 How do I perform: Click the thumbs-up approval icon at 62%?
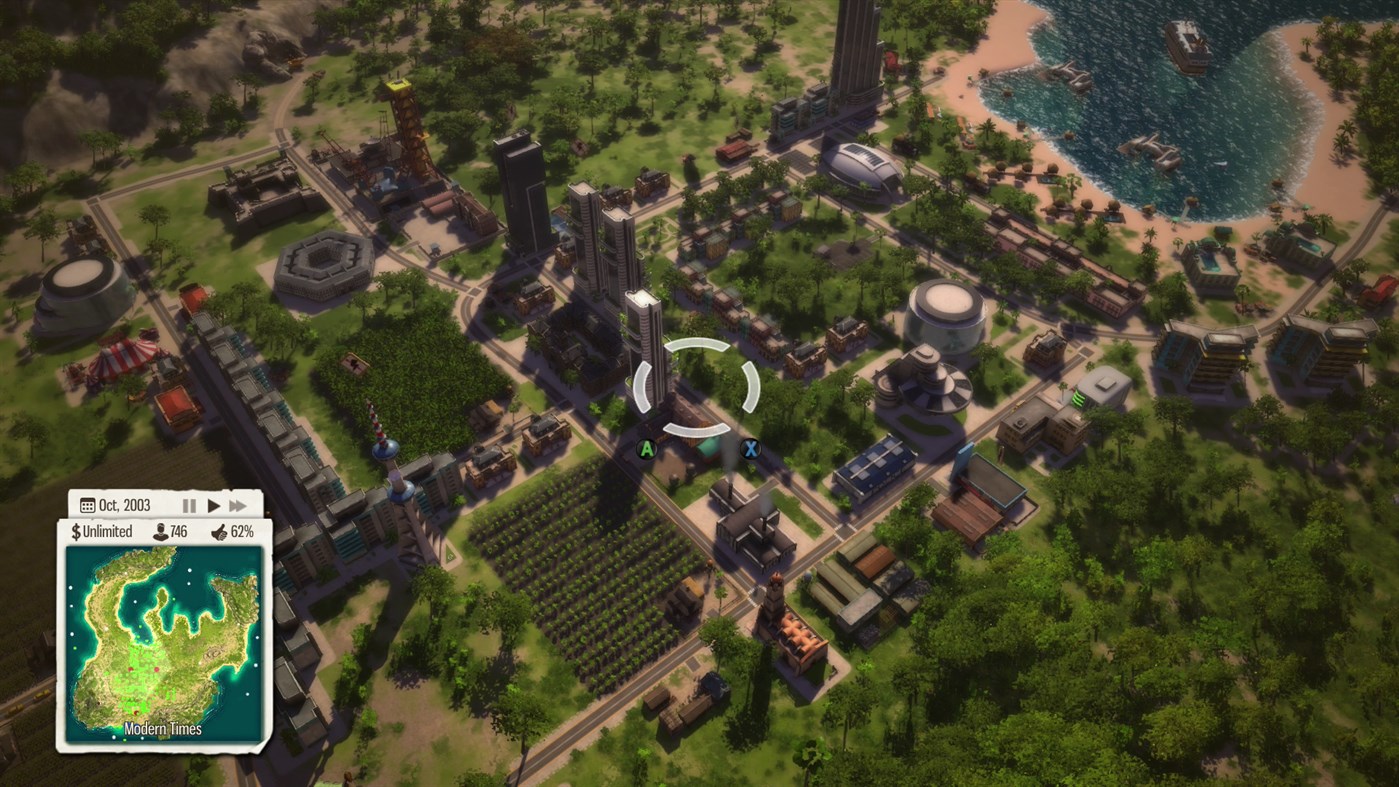[222, 531]
